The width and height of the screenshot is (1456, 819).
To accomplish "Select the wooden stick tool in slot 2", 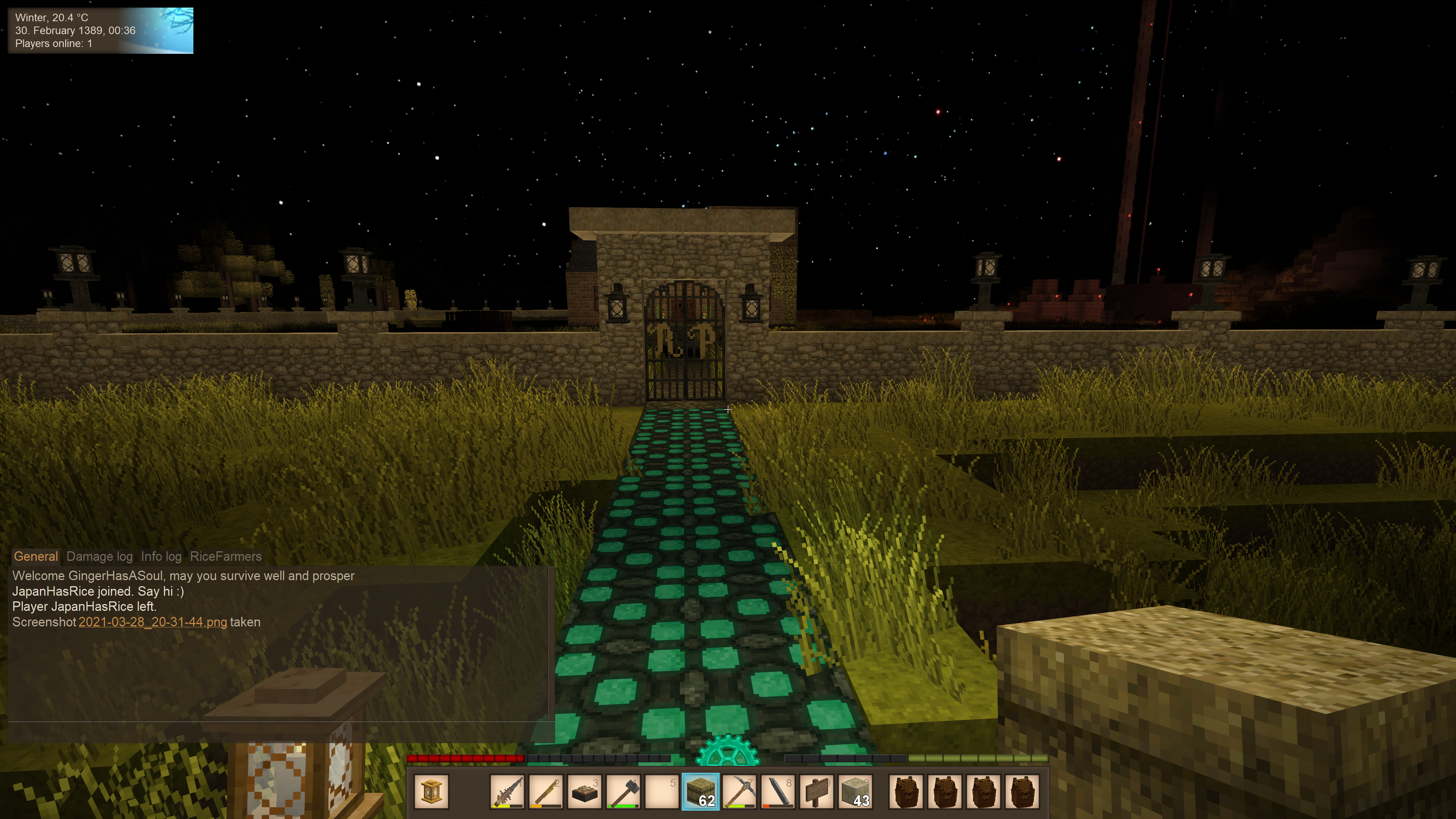I will [x=546, y=791].
